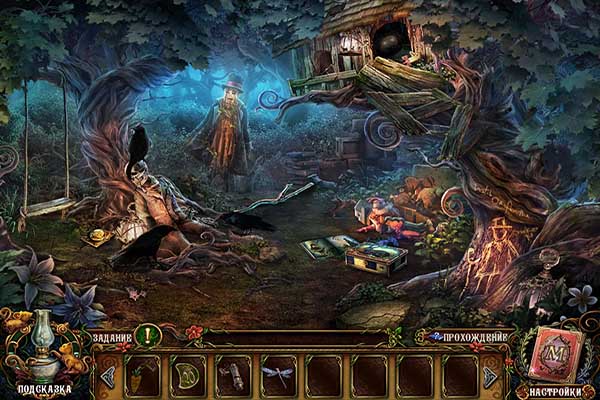Screen dimensions: 600x400
Task: Pick the rolled scroll from inventory
Action: point(233,375)
